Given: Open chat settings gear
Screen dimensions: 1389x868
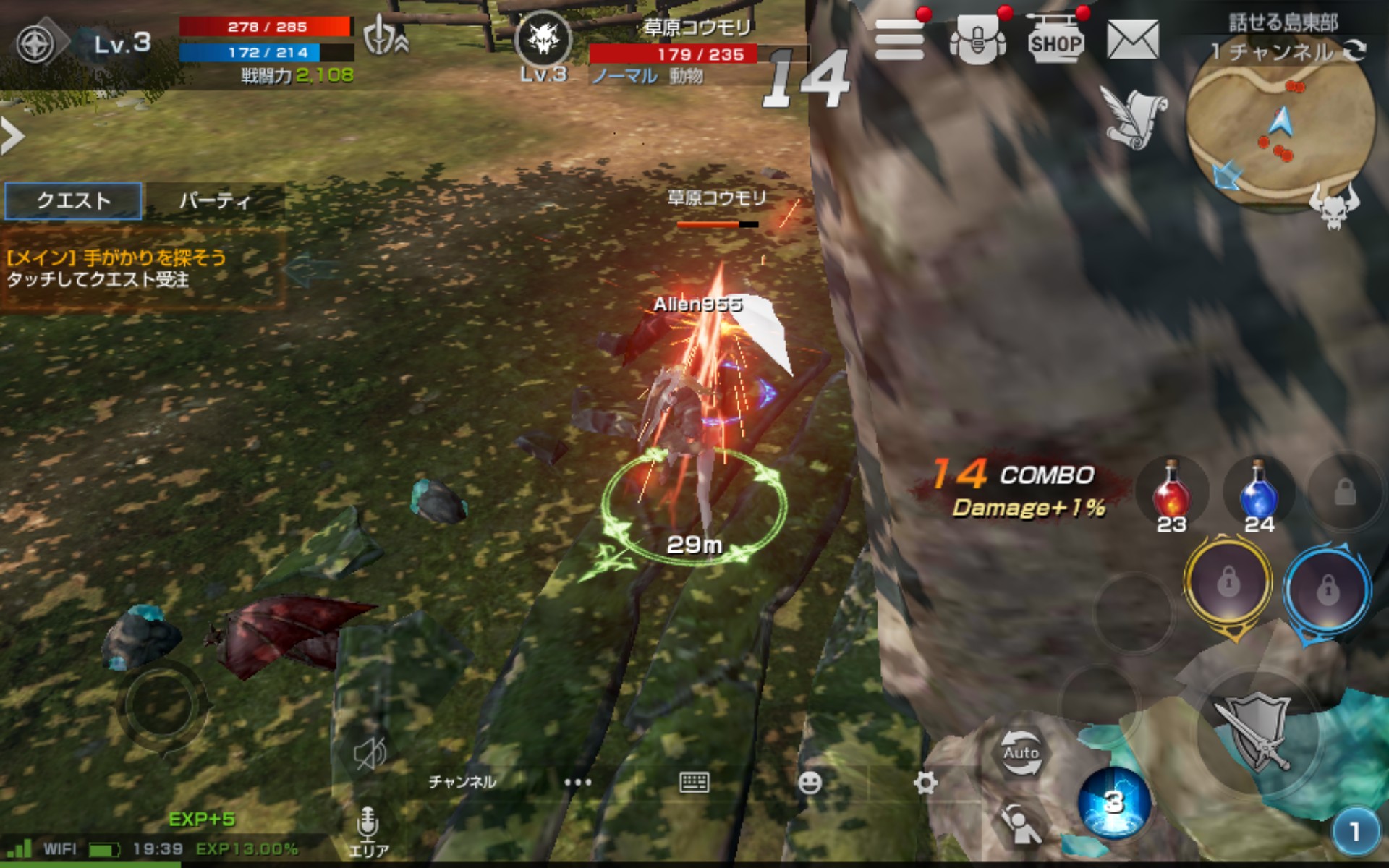Looking at the screenshot, I should (x=925, y=782).
